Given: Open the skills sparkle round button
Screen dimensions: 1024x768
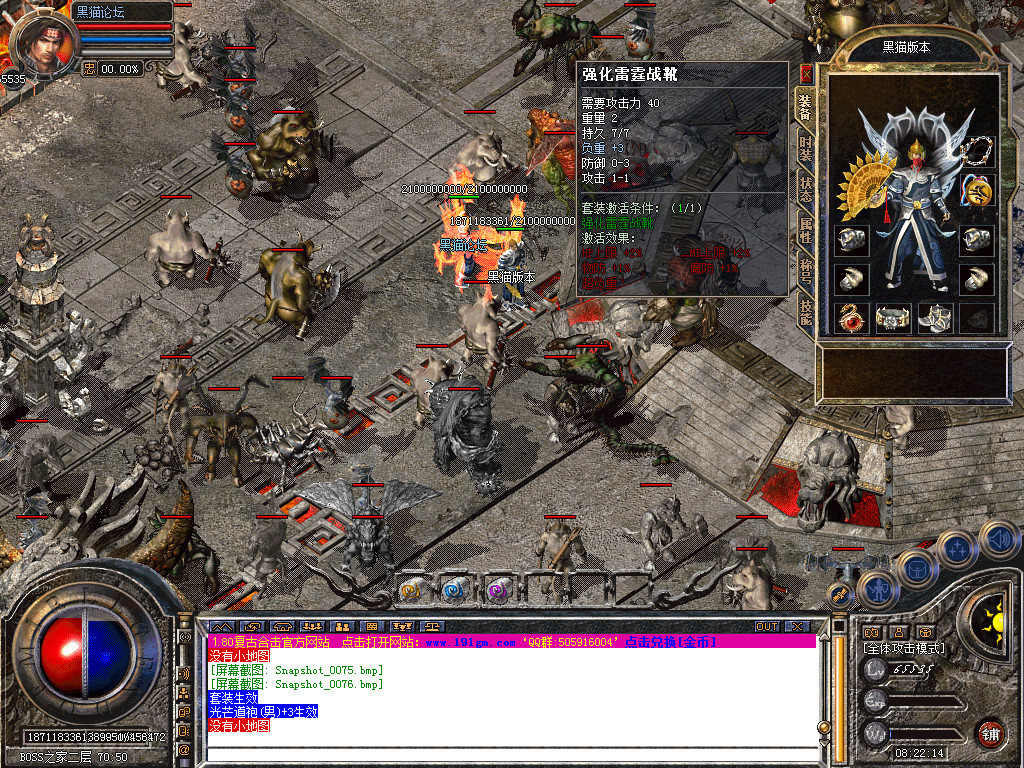Looking at the screenshot, I should tap(957, 548).
